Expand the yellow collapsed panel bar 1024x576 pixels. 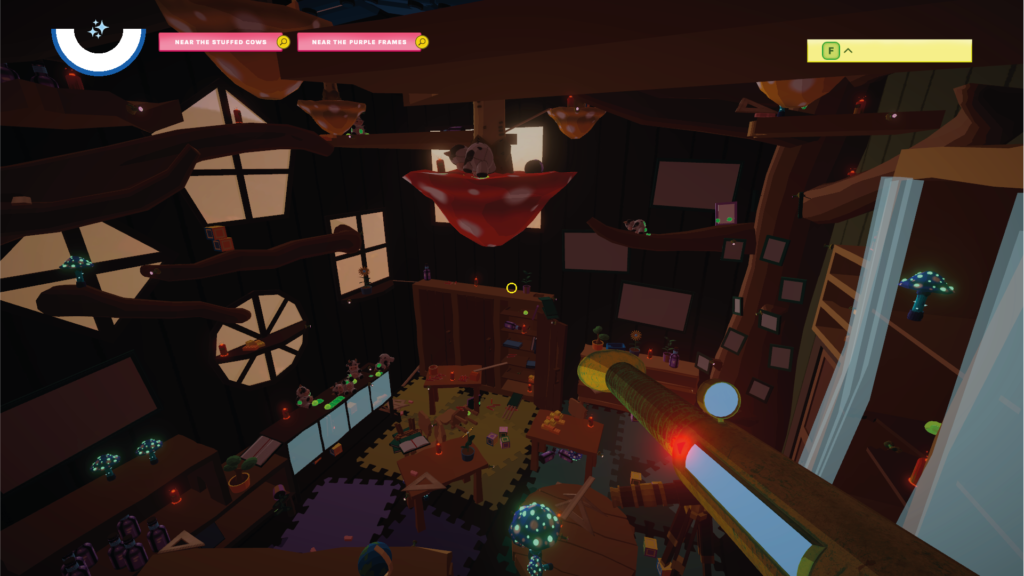pyautogui.click(x=889, y=50)
